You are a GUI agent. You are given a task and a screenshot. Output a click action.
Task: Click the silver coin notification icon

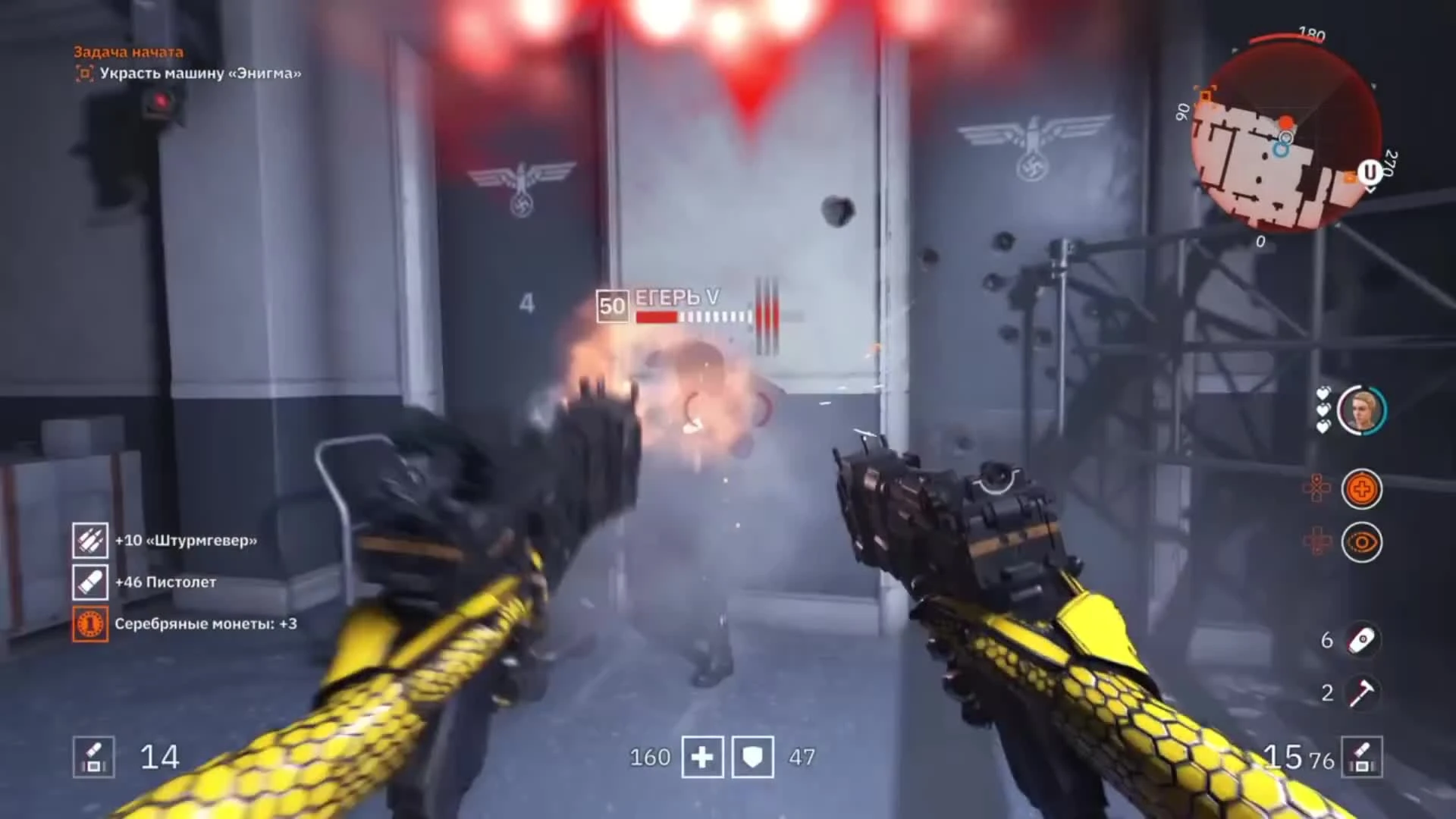pos(90,624)
